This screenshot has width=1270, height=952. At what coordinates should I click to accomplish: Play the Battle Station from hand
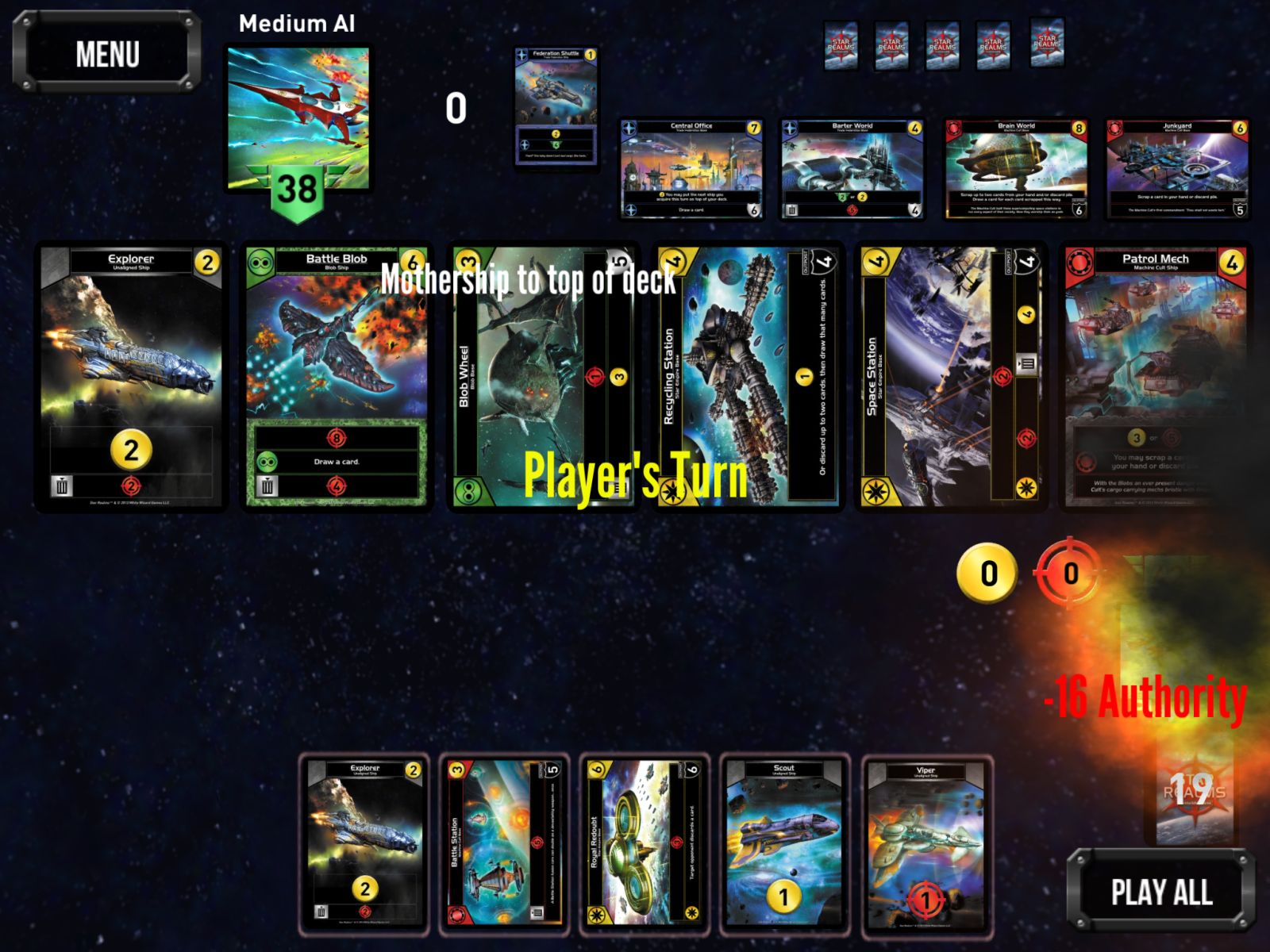[x=505, y=843]
